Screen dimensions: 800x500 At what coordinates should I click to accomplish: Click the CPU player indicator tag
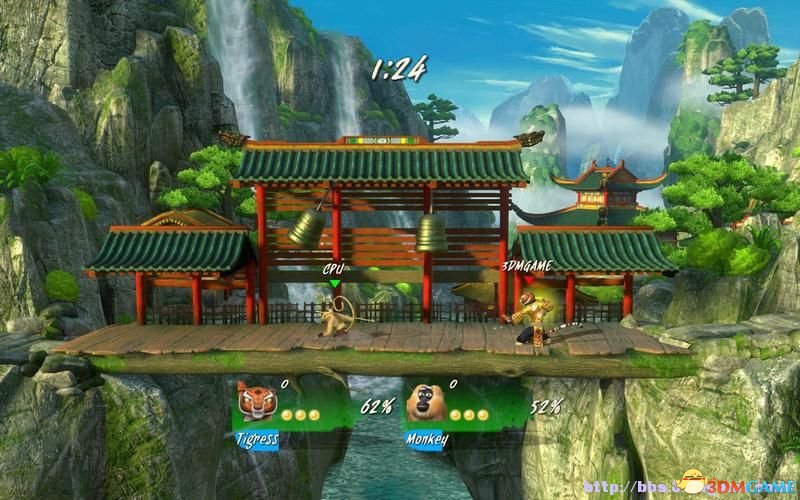point(334,268)
